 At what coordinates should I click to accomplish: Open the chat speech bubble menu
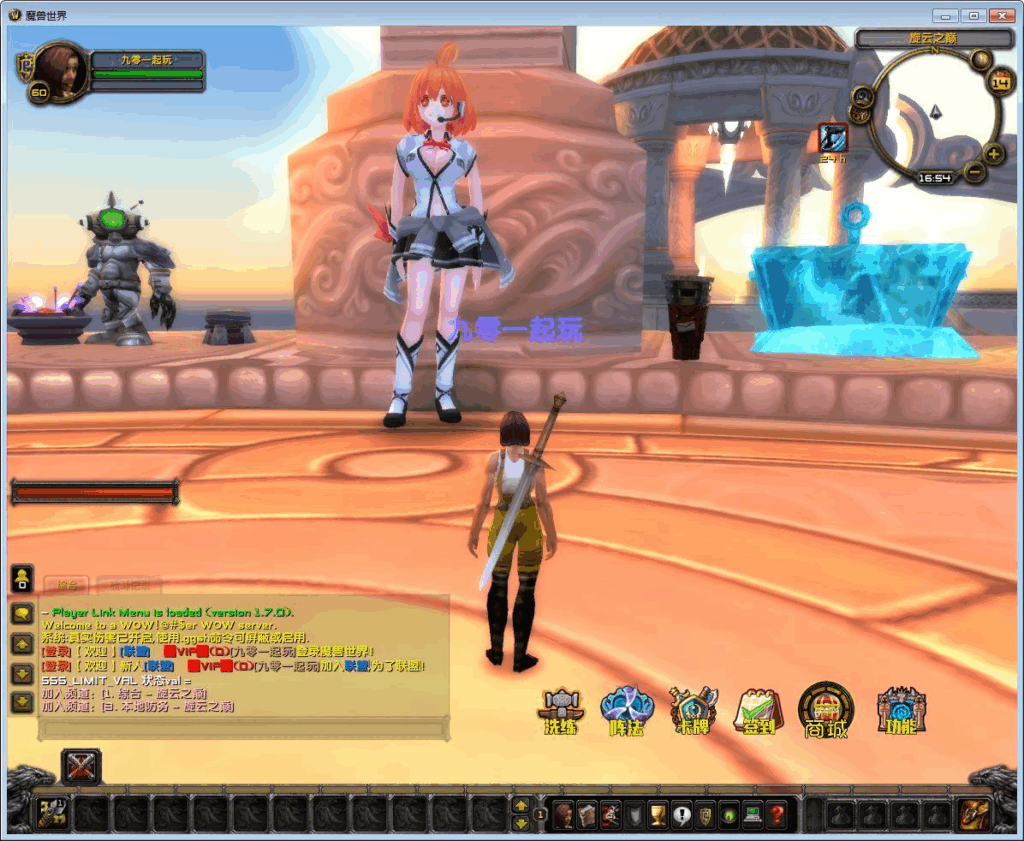21,613
